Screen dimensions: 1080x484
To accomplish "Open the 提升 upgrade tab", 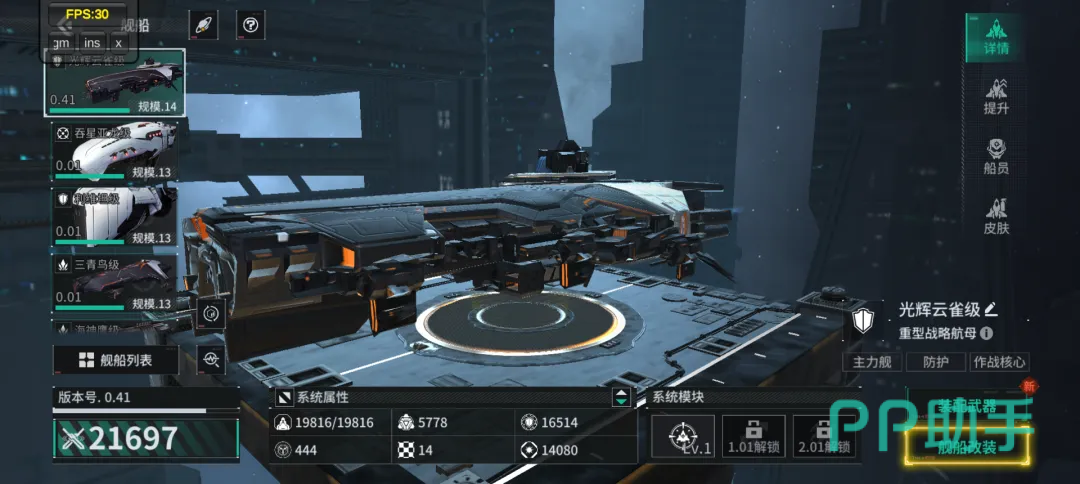I will tap(996, 96).
